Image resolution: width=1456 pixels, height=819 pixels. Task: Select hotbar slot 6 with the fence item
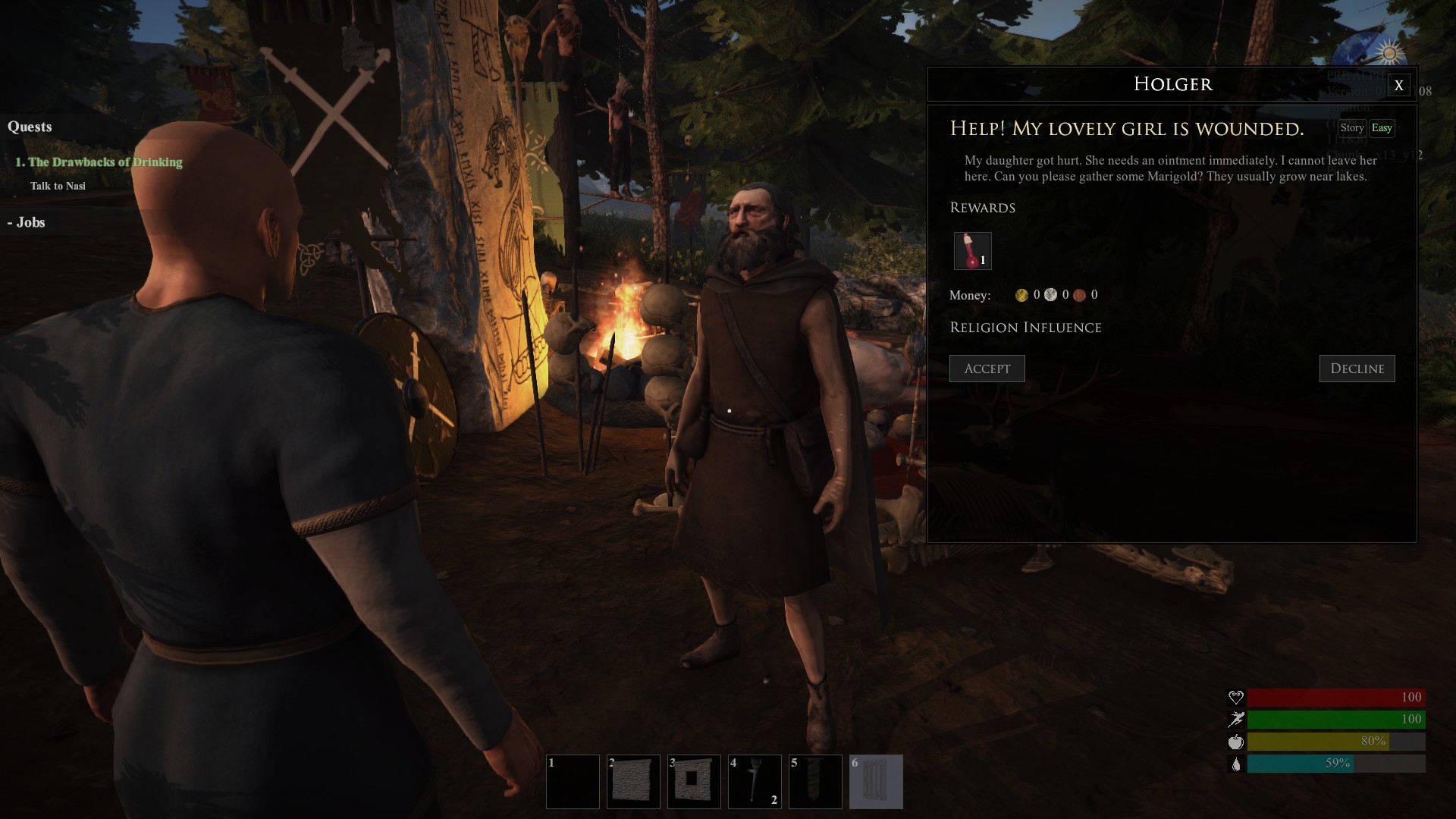coord(876,781)
